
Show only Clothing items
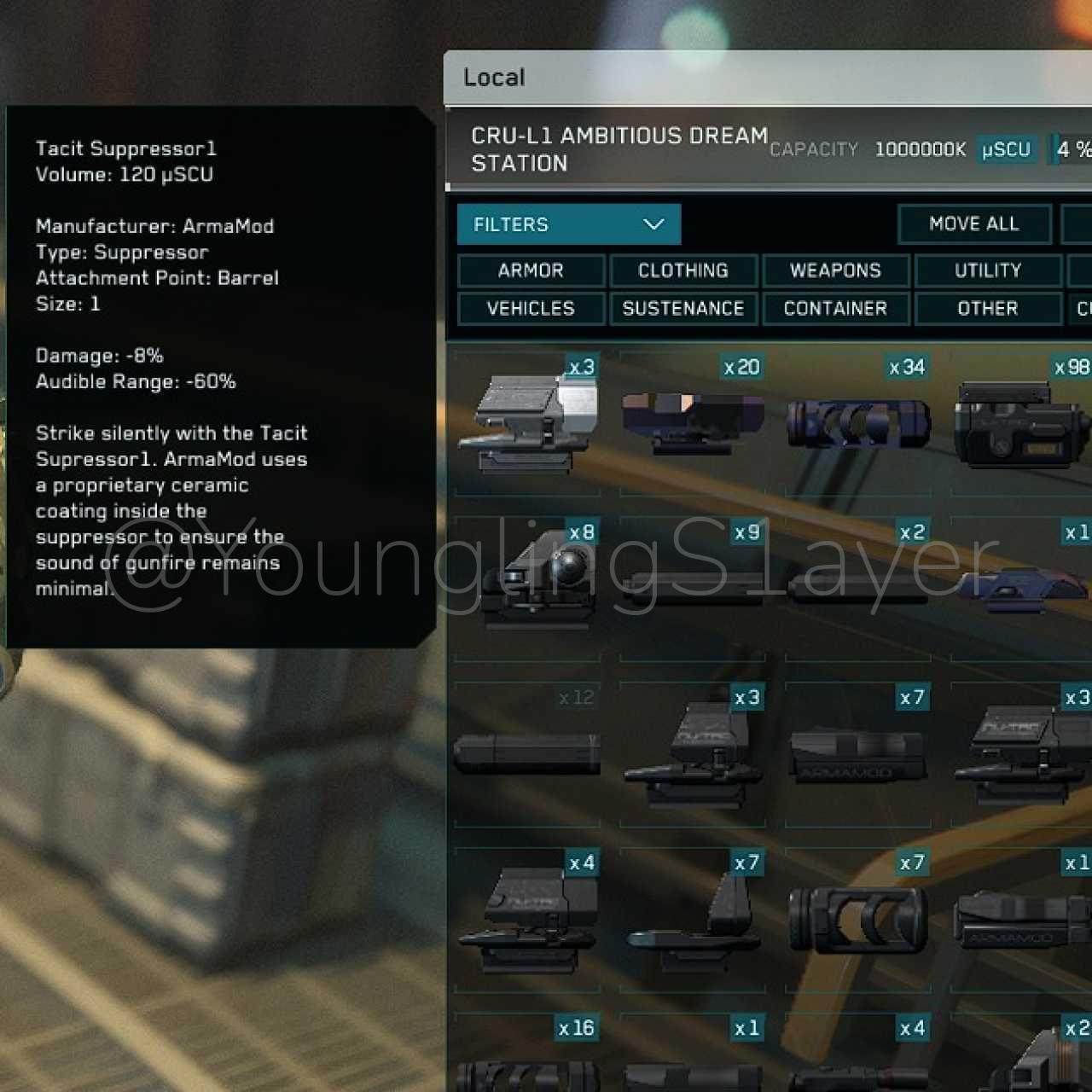click(683, 270)
